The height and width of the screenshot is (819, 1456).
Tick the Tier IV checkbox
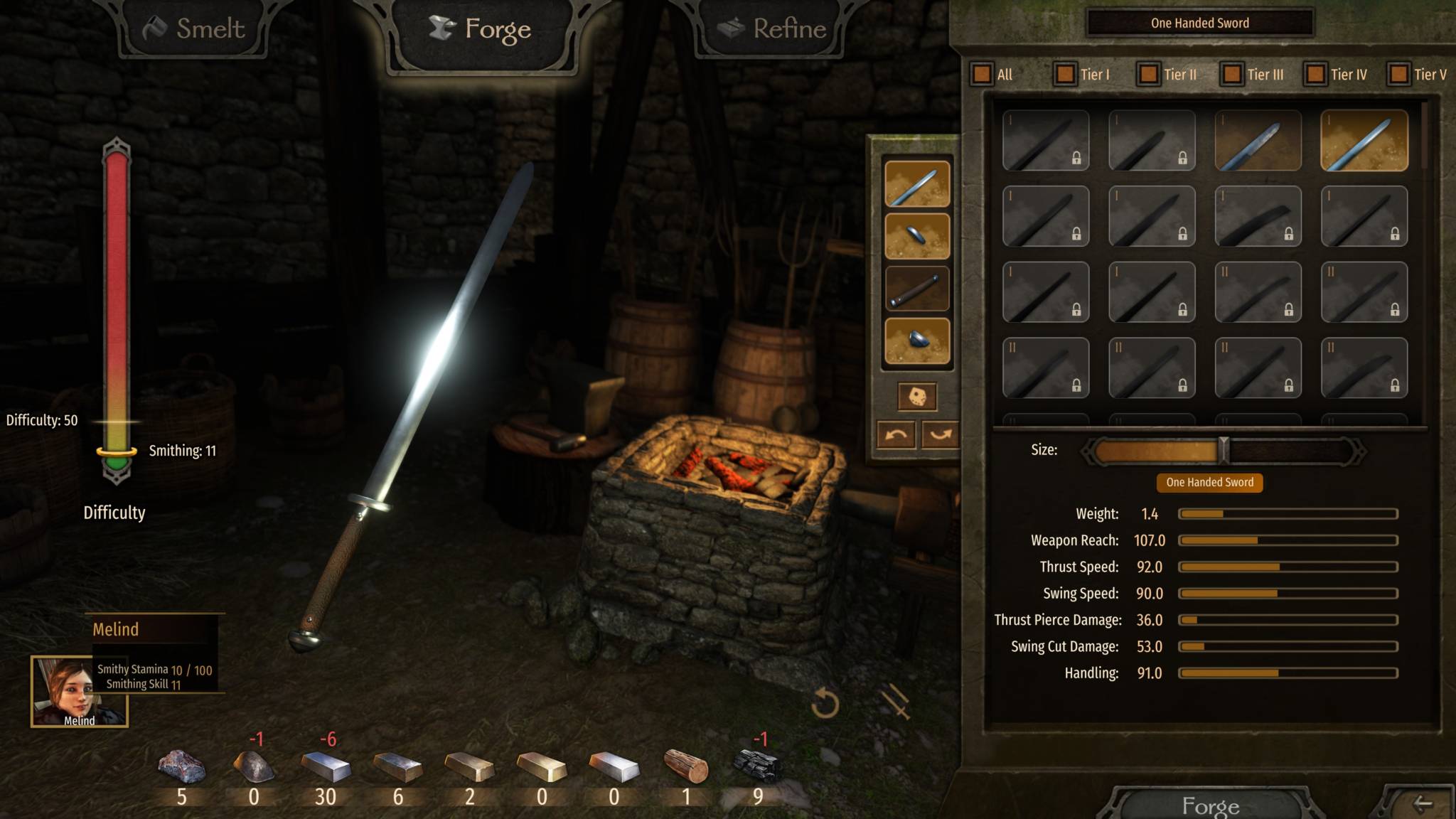click(1315, 74)
